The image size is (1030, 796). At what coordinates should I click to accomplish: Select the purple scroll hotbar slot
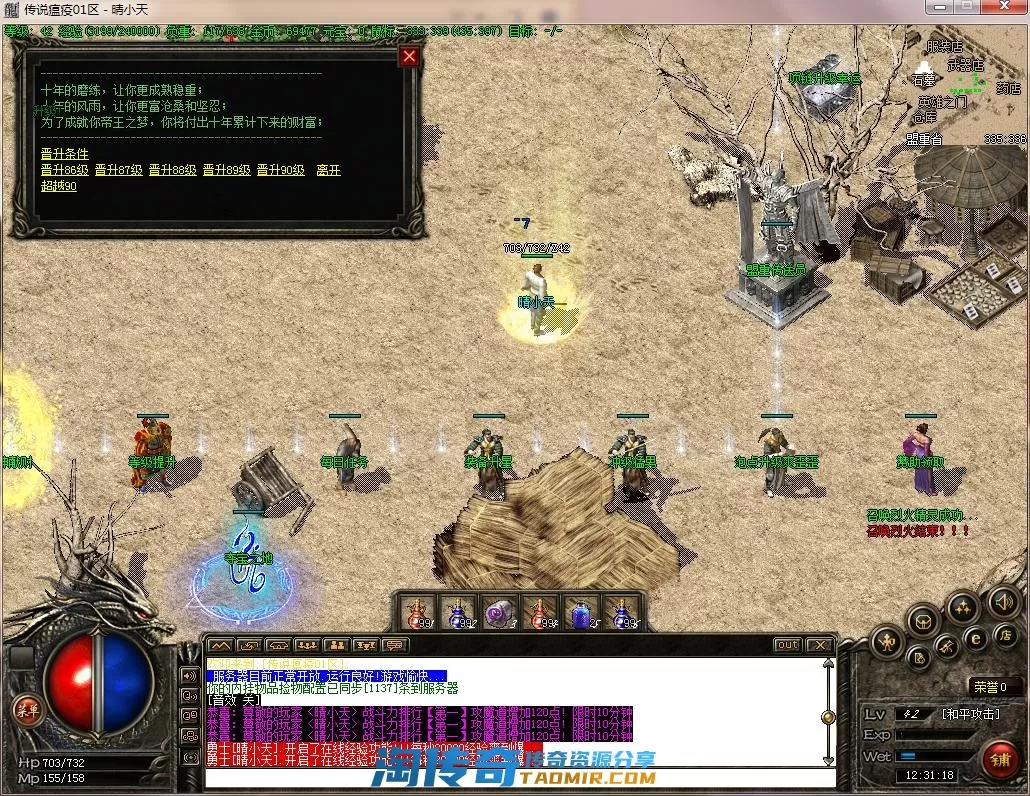click(x=498, y=613)
